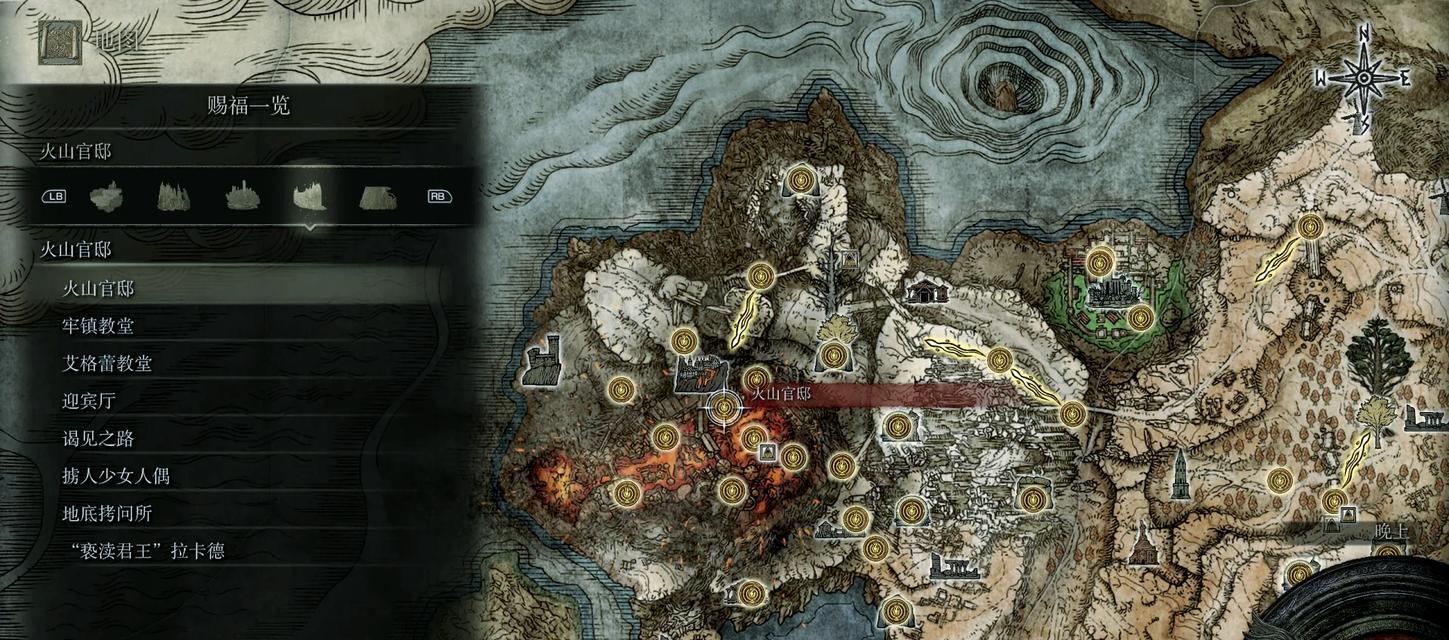Image resolution: width=1449 pixels, height=640 pixels.
Task: Choose 谒见之路 in the list
Action: (x=98, y=439)
